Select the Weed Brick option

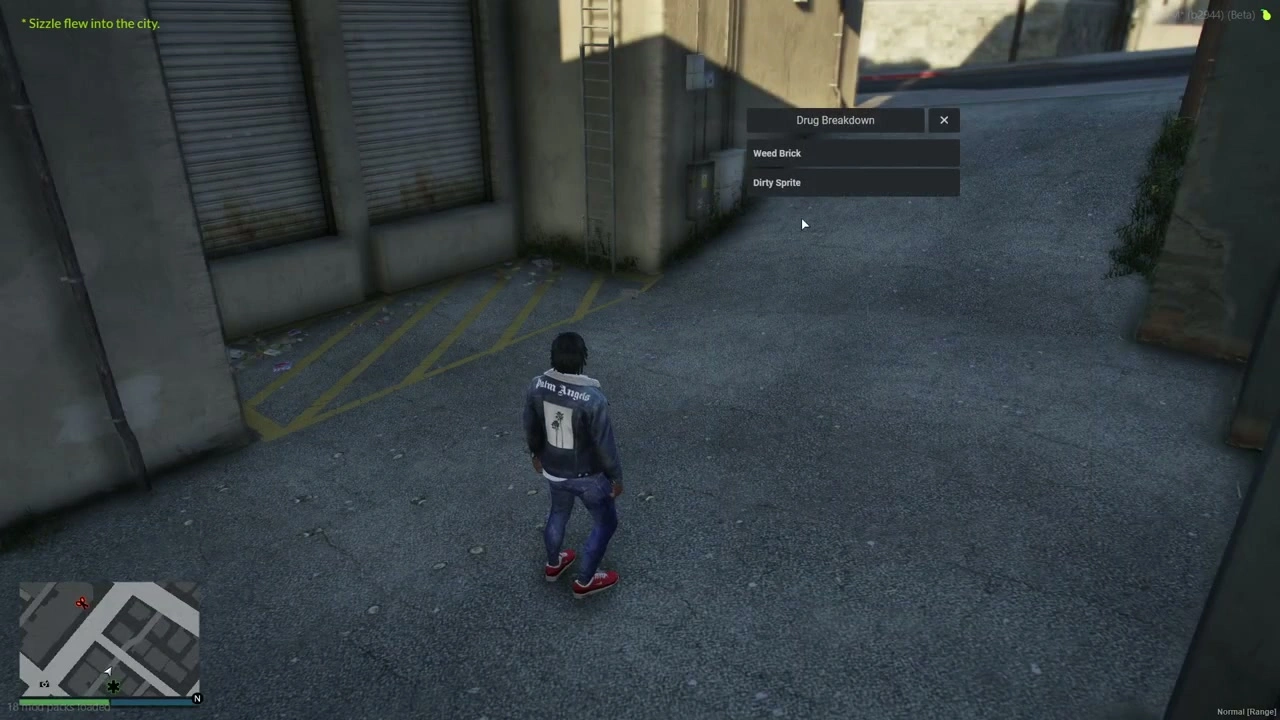(x=852, y=153)
